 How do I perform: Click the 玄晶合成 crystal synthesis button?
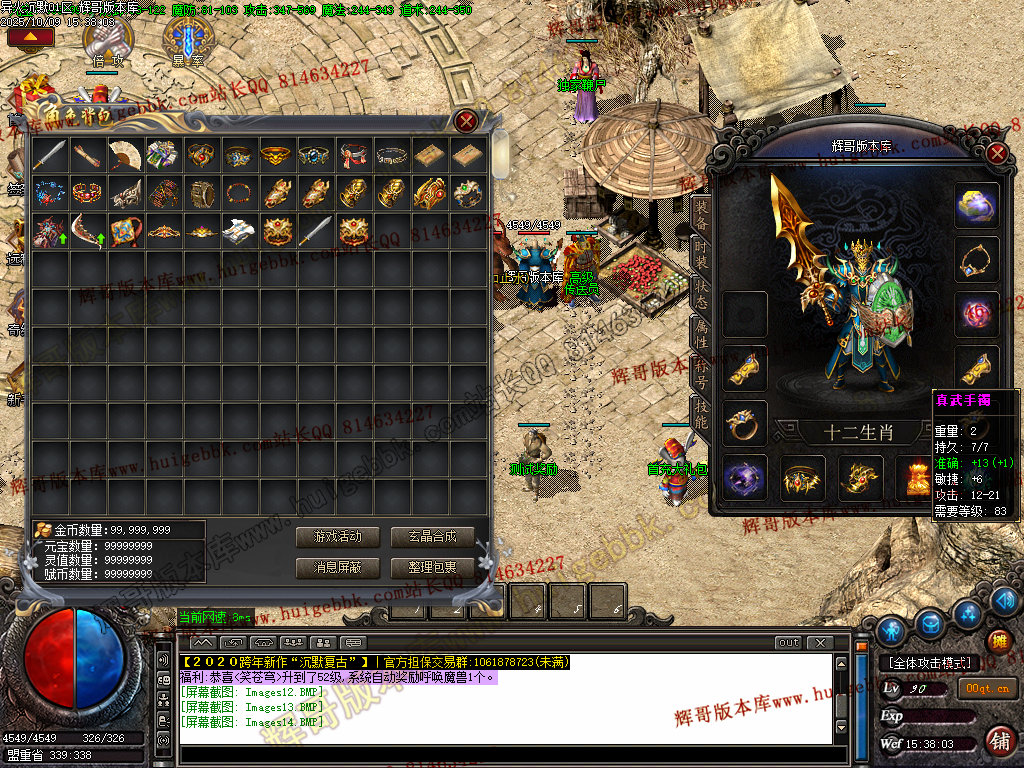(432, 537)
